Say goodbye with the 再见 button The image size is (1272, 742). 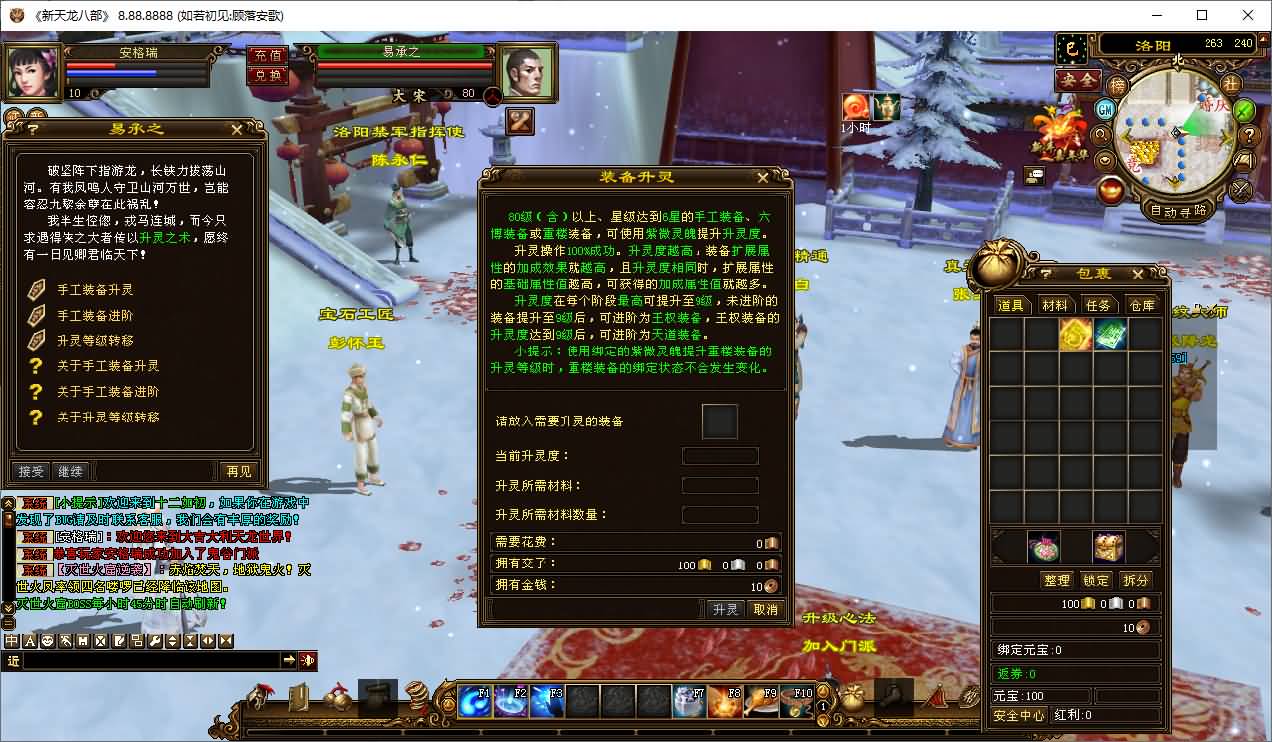tap(238, 471)
